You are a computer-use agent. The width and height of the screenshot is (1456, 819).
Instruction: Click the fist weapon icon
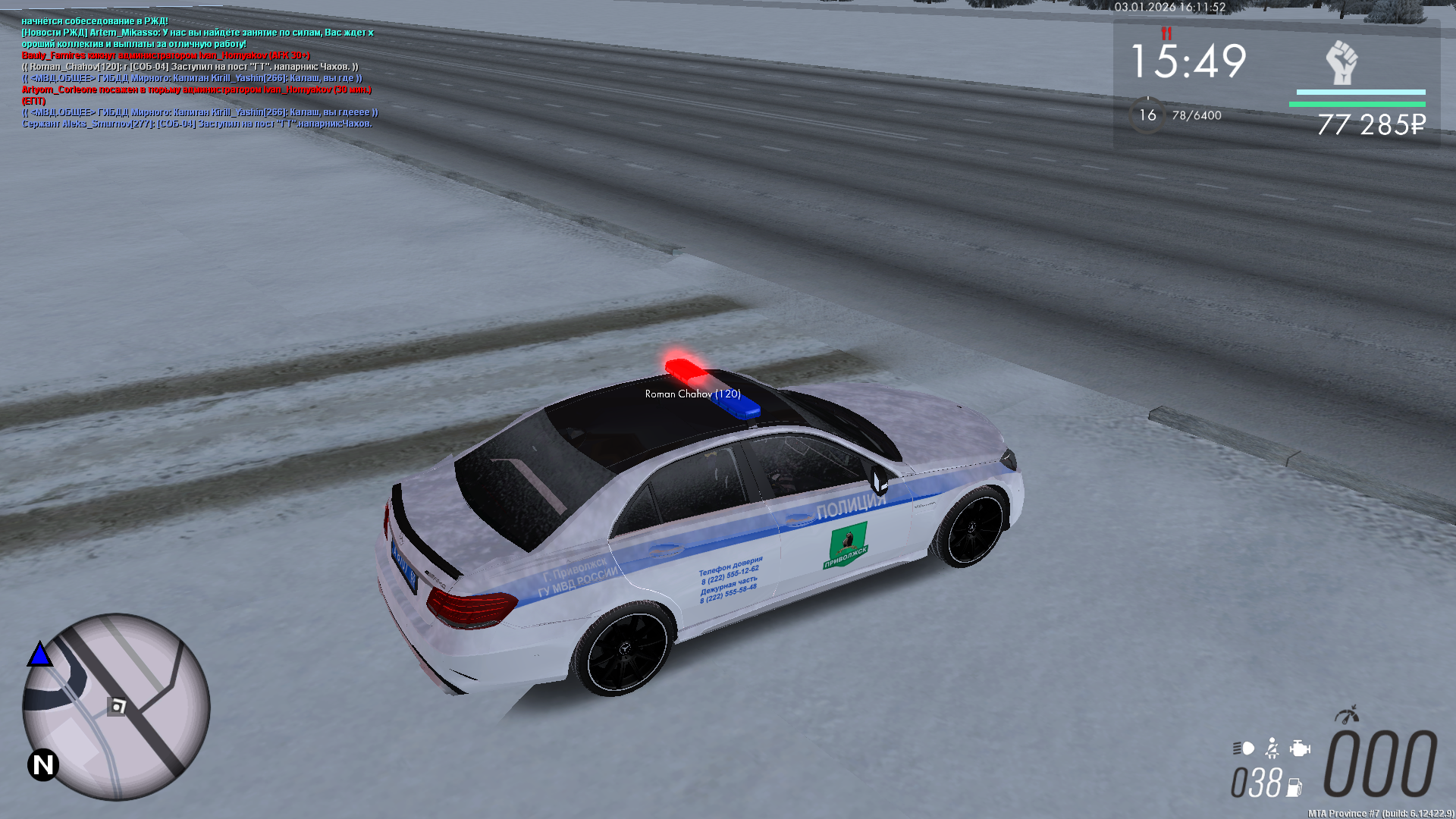[x=1341, y=62]
